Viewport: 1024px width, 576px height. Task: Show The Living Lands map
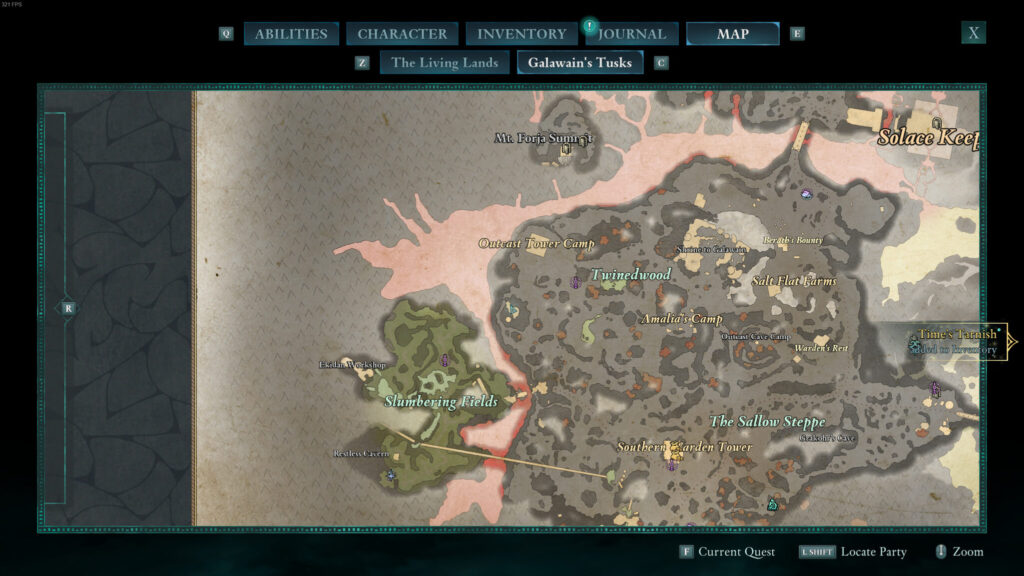[444, 63]
